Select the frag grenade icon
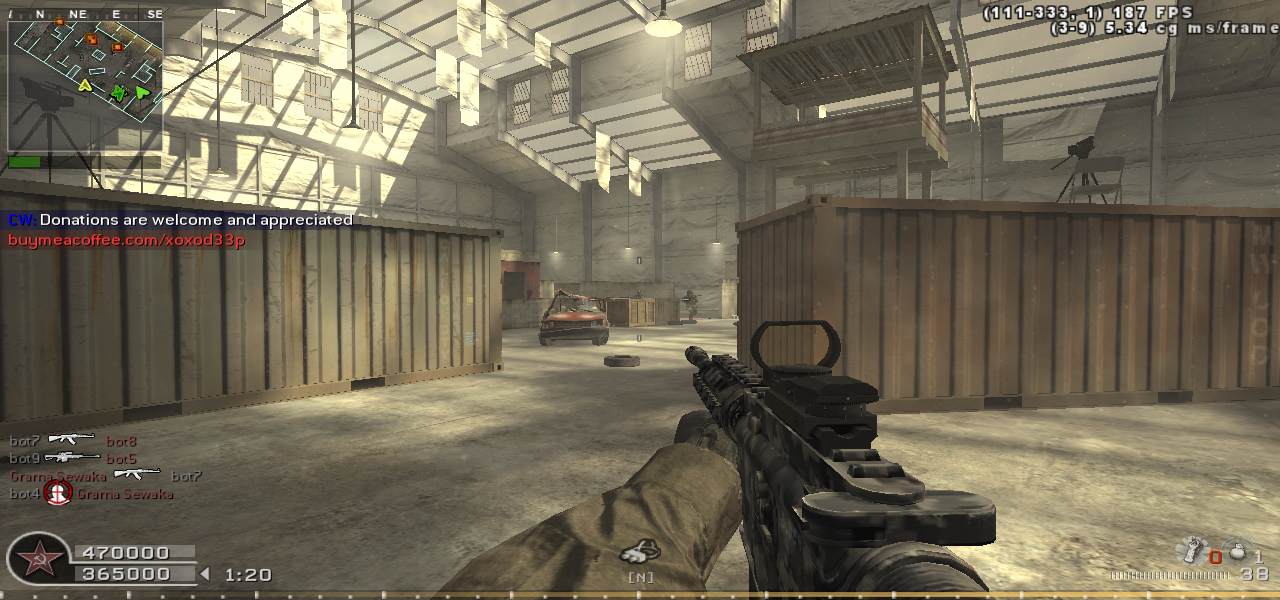Screen dimensions: 1280x600 [1237, 553]
